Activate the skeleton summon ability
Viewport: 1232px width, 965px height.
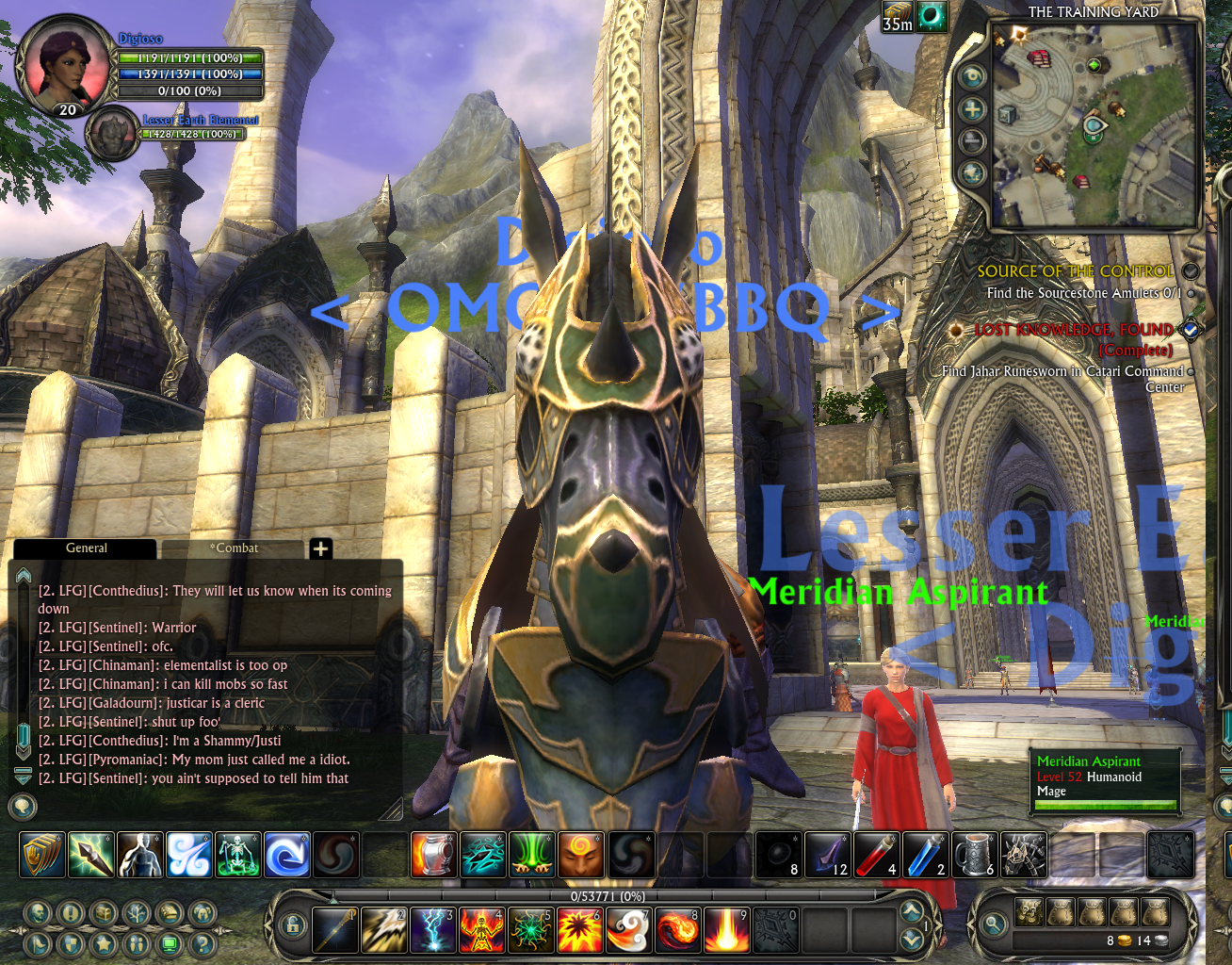238,855
